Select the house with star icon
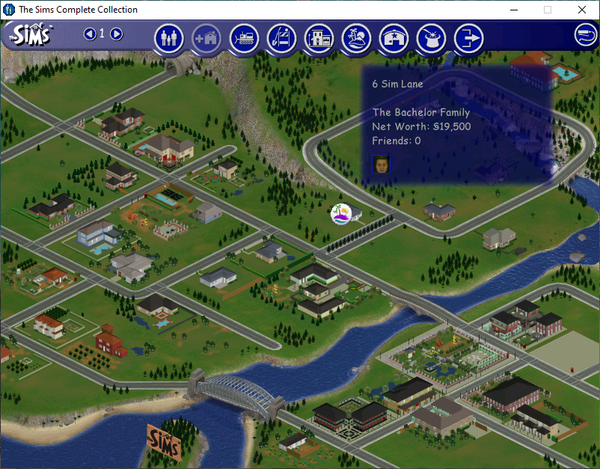 [x=394, y=38]
